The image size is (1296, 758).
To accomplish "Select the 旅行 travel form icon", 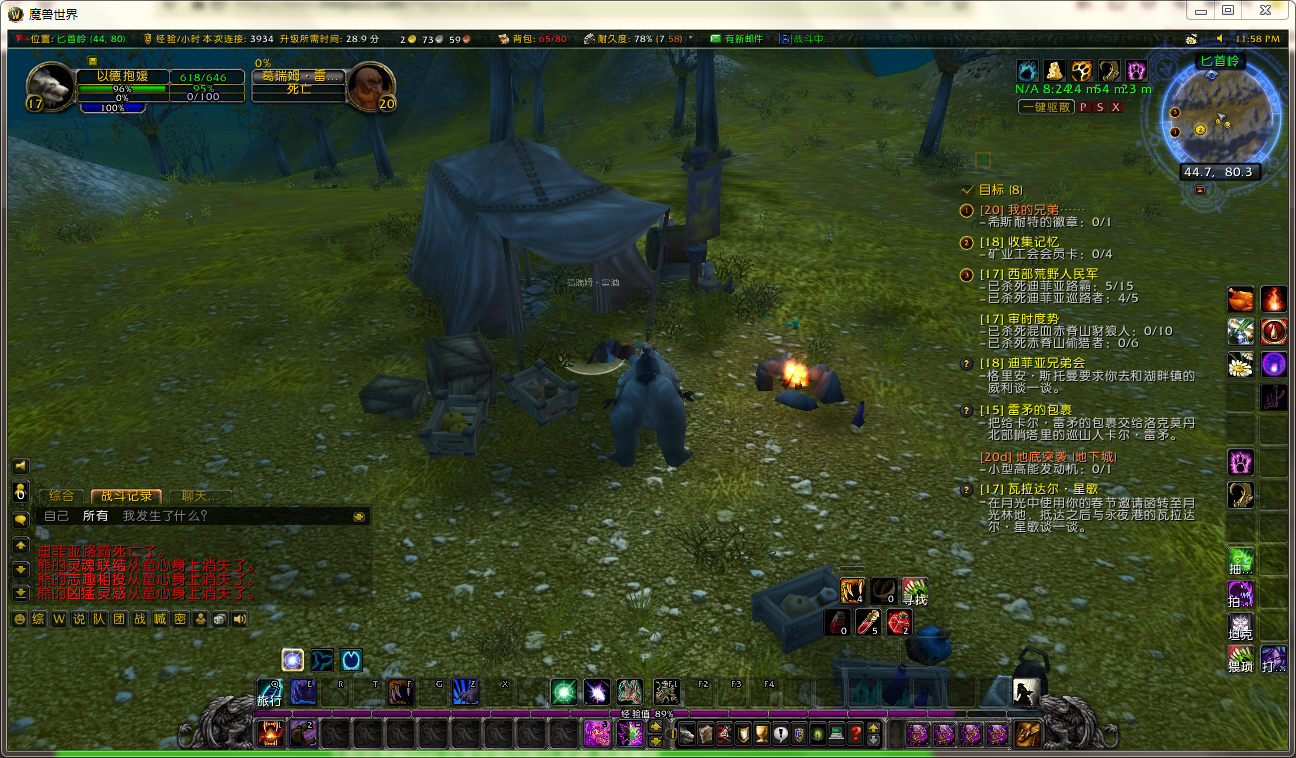I will tap(271, 691).
